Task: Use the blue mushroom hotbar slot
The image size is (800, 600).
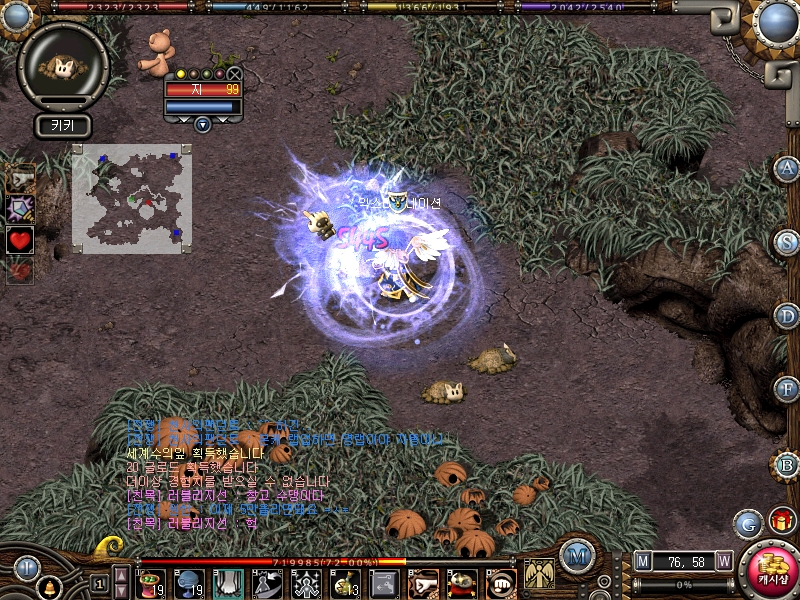Action: (x=189, y=582)
